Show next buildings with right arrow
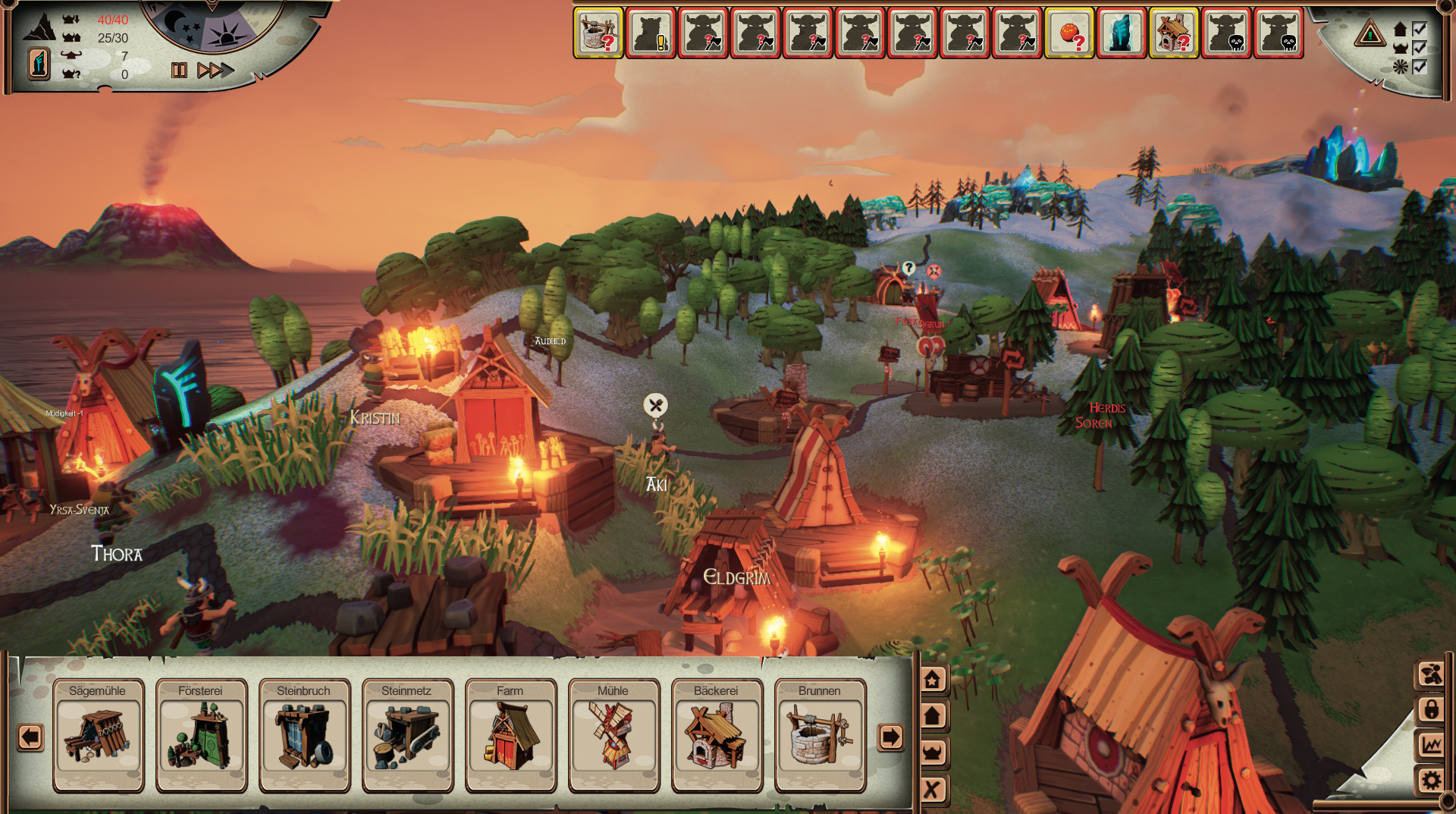This screenshot has width=1456, height=814. [x=890, y=737]
